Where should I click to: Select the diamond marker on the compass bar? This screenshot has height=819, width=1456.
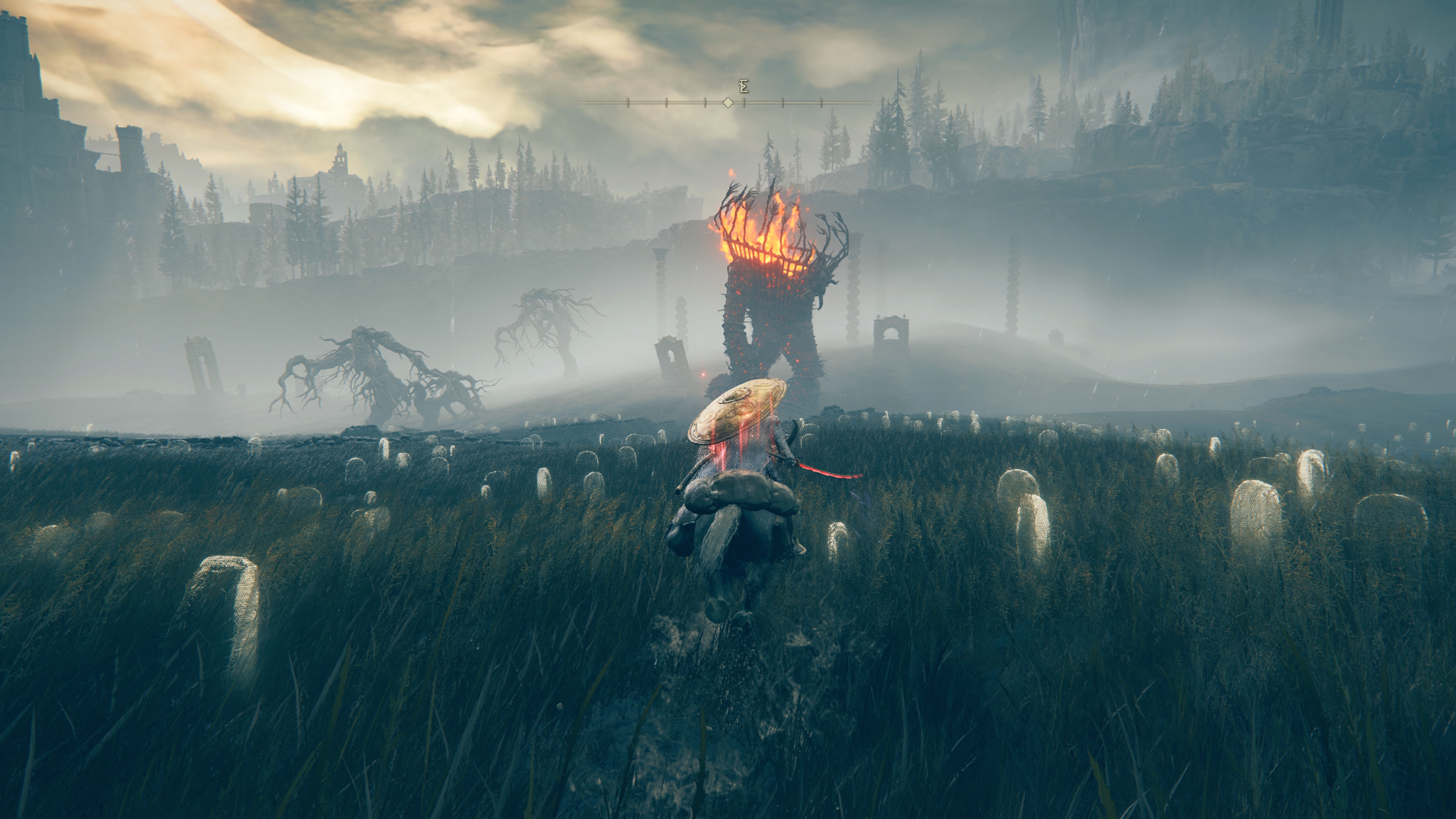[728, 103]
